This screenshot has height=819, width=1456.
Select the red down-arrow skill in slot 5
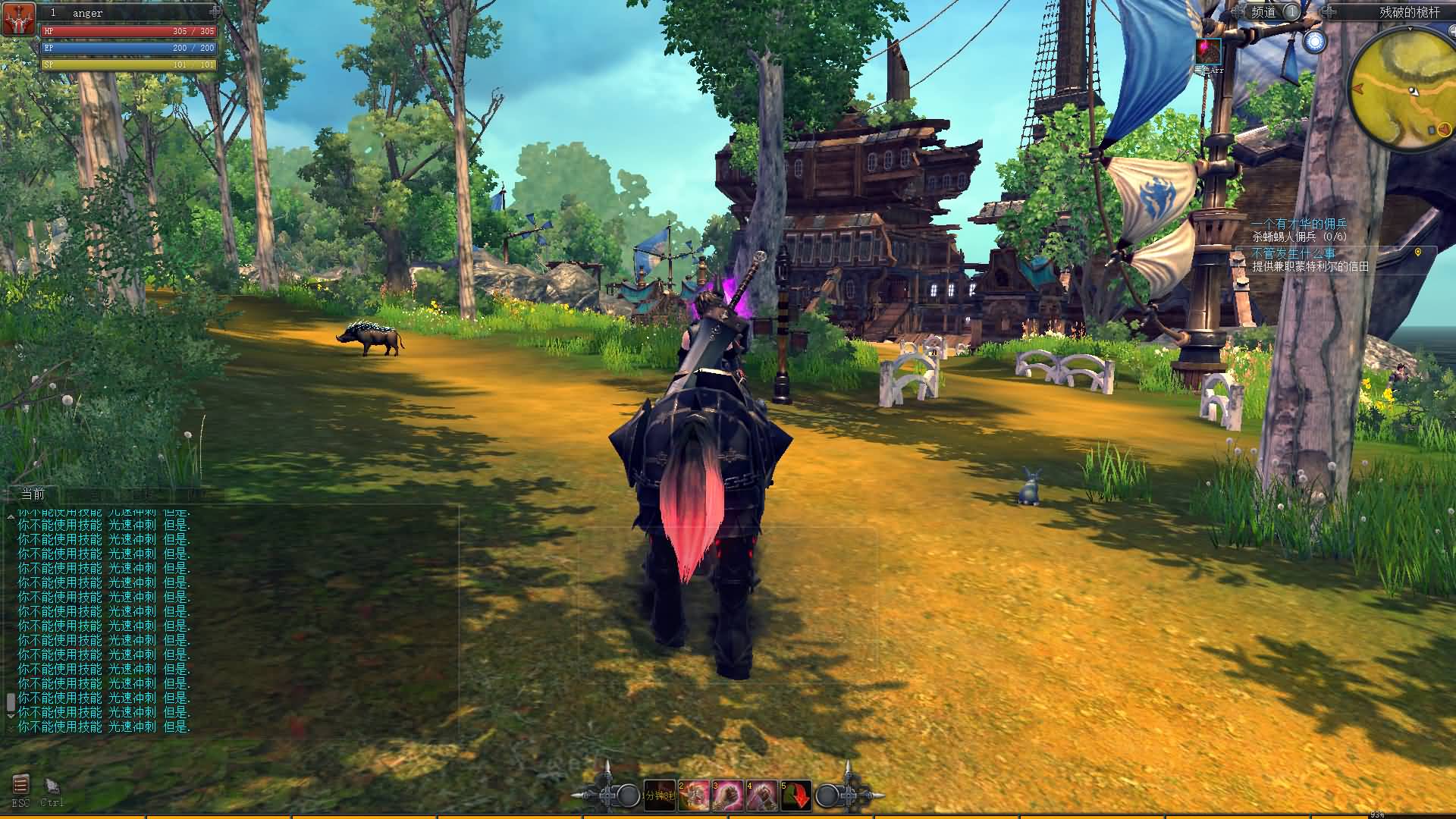[x=796, y=795]
